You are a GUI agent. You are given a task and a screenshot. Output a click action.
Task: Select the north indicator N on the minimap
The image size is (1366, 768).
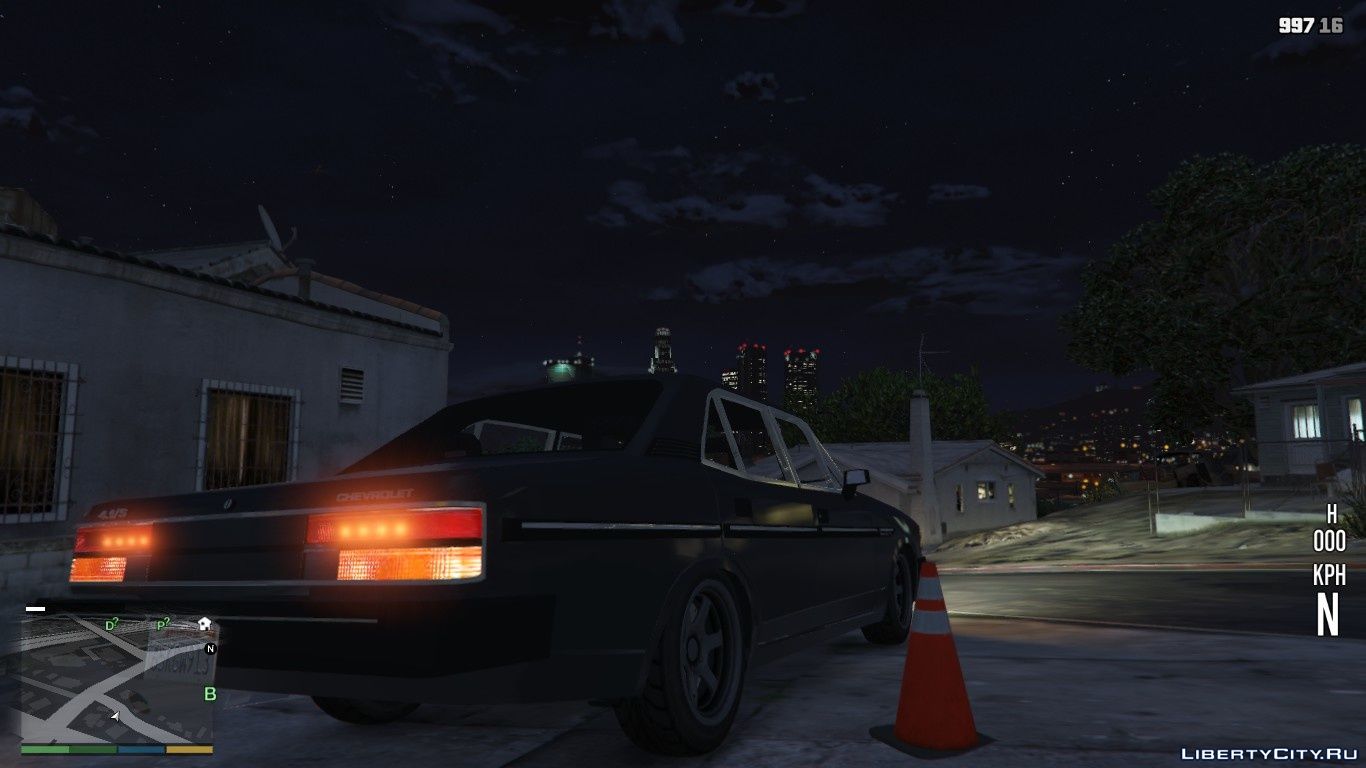[x=210, y=650]
